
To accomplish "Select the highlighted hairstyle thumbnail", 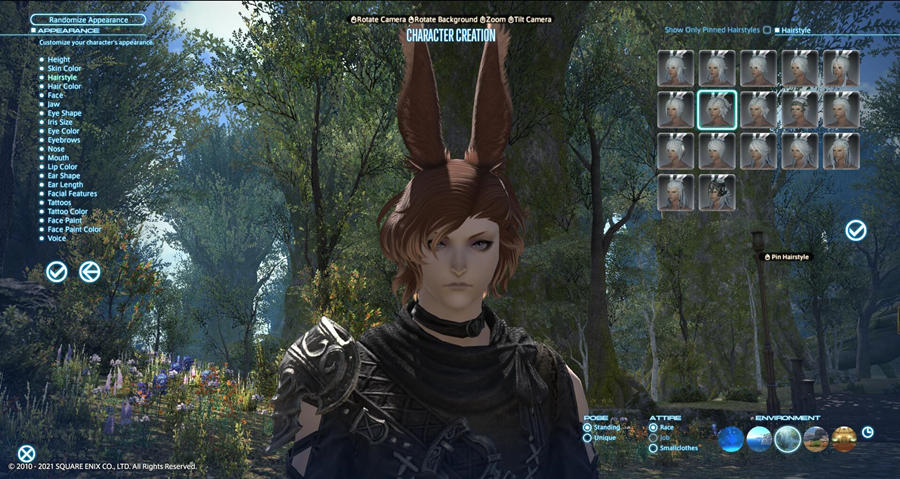I will (717, 110).
